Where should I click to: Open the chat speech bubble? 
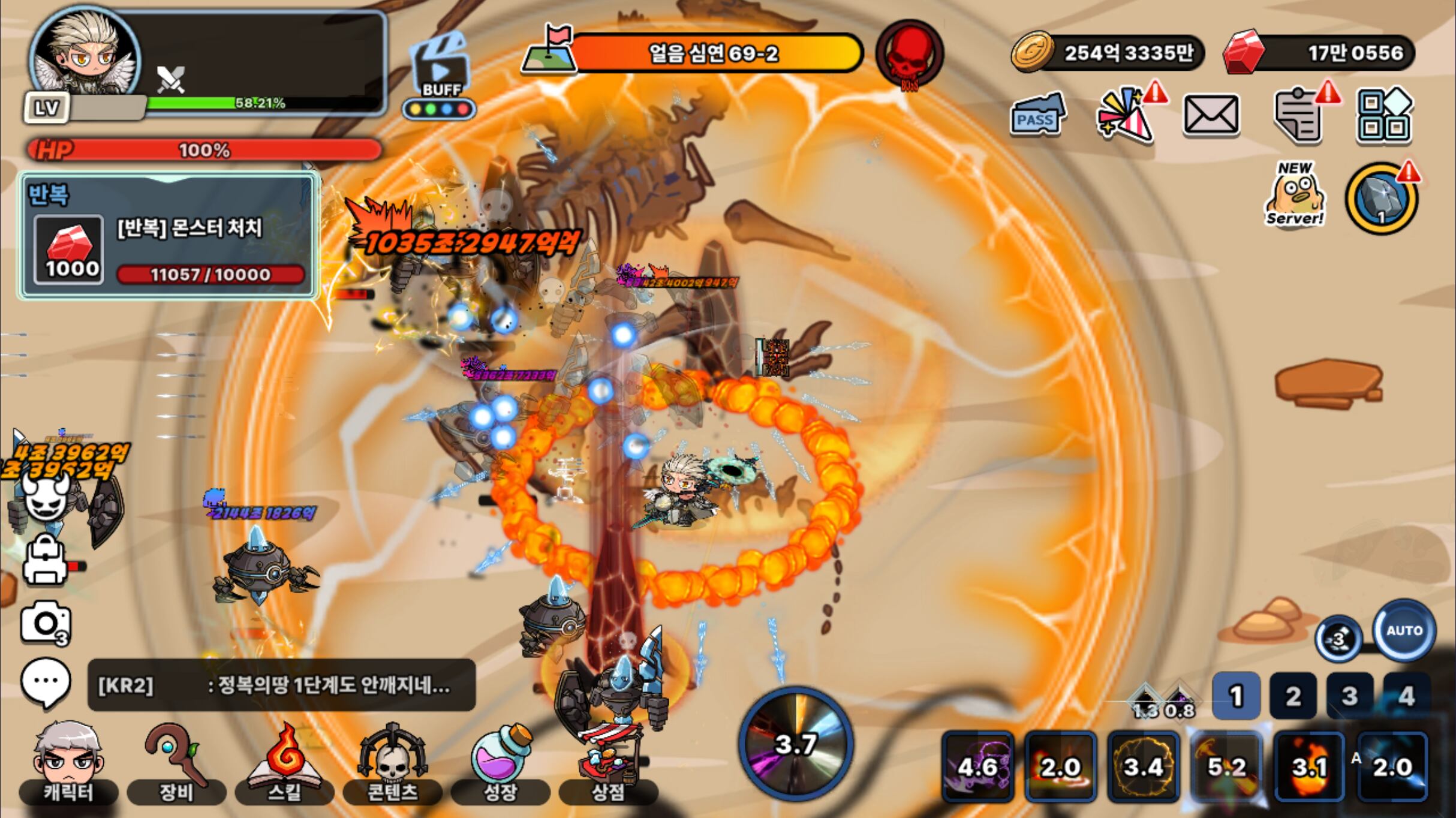click(x=46, y=681)
